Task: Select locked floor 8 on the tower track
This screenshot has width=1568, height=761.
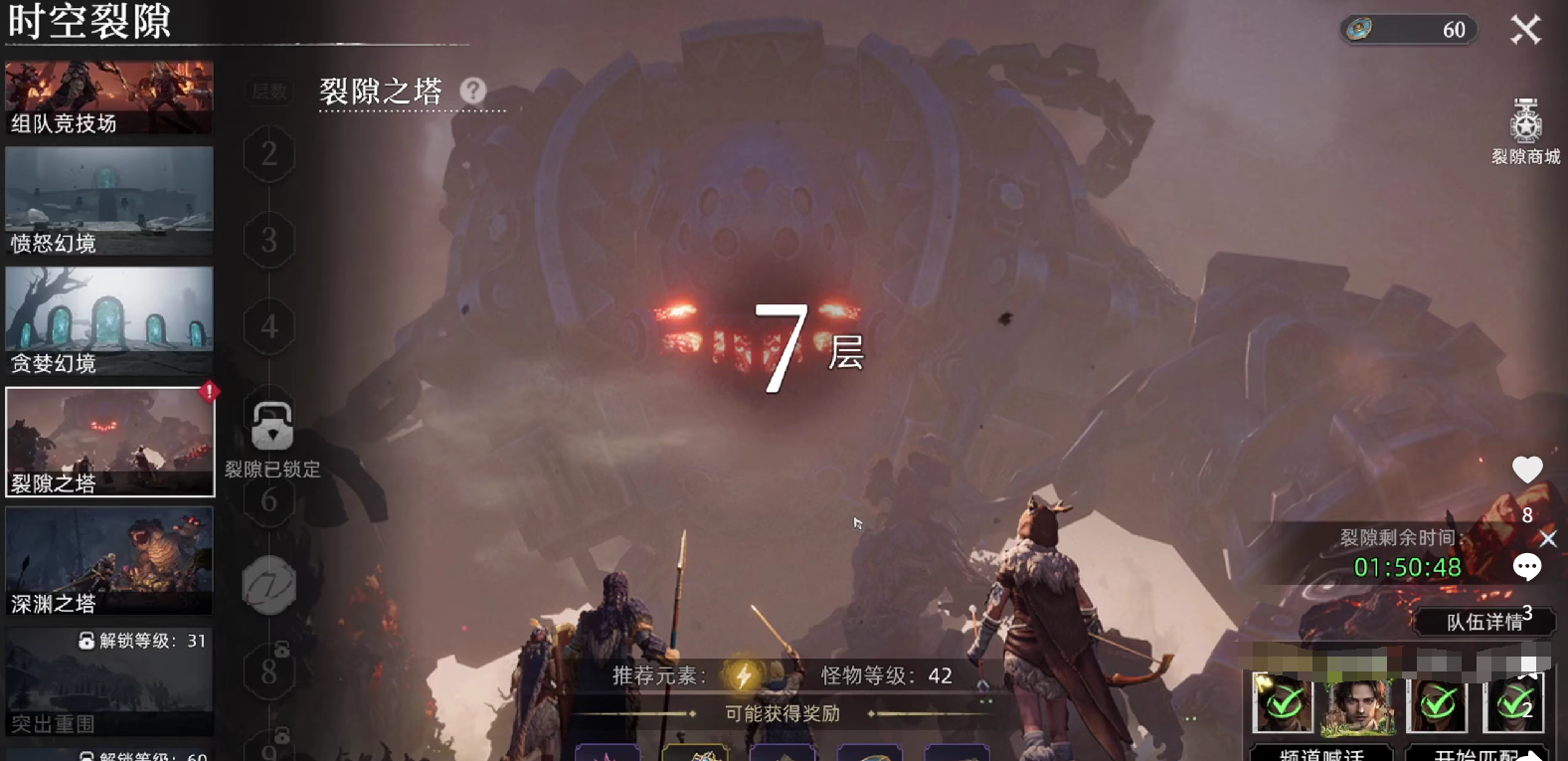Action: 268,672
